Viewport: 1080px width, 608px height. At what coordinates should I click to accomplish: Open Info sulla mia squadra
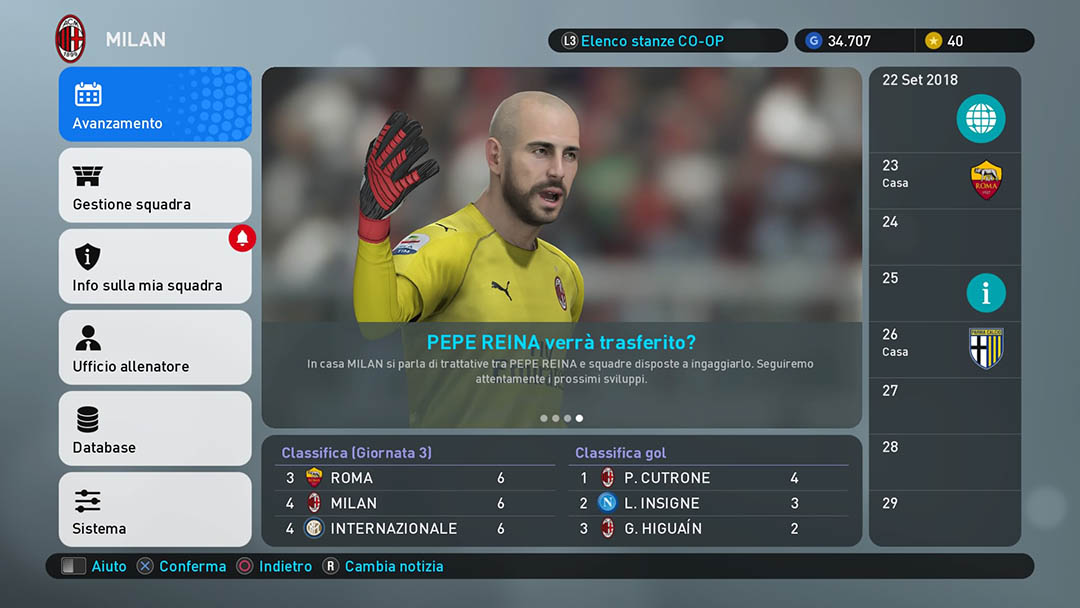[155, 267]
